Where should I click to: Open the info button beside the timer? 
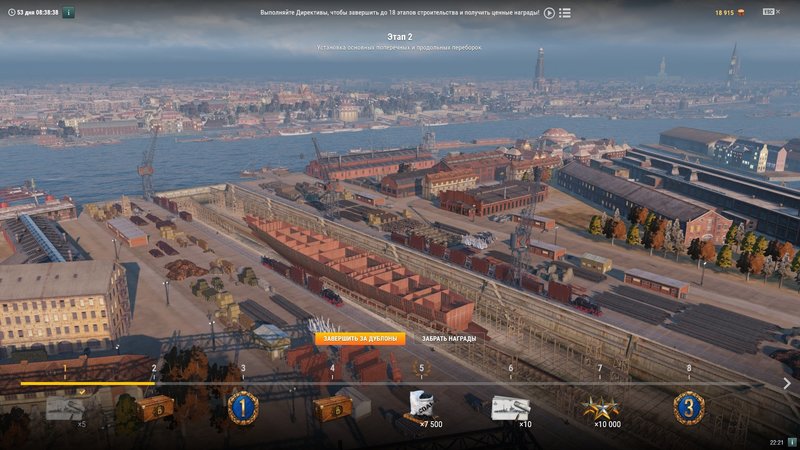coord(68,13)
